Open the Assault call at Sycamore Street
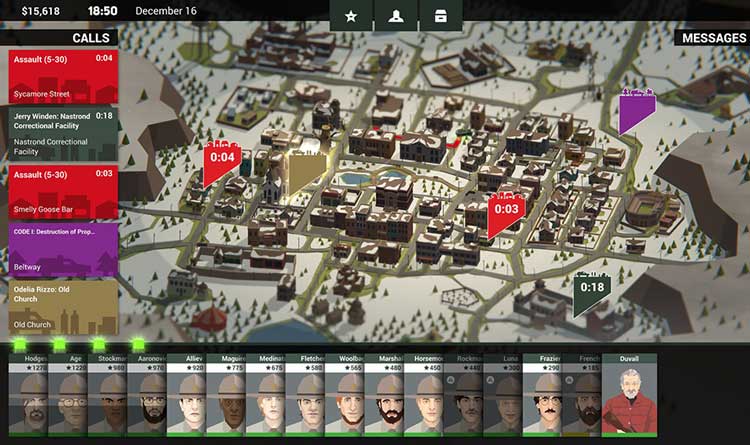This screenshot has width=750, height=445. pos(62,76)
